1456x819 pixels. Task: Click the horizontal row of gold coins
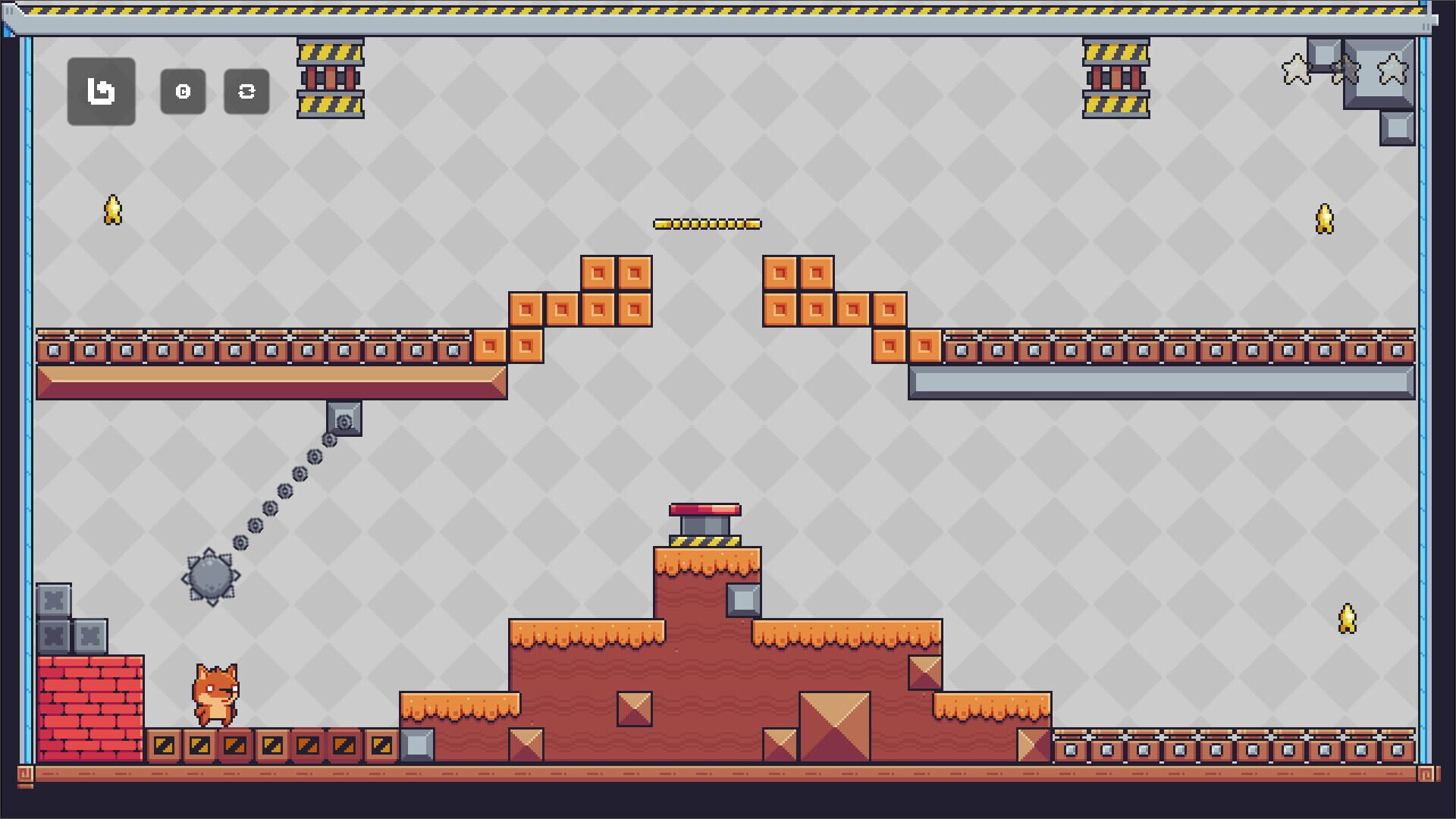pyautogui.click(x=707, y=222)
